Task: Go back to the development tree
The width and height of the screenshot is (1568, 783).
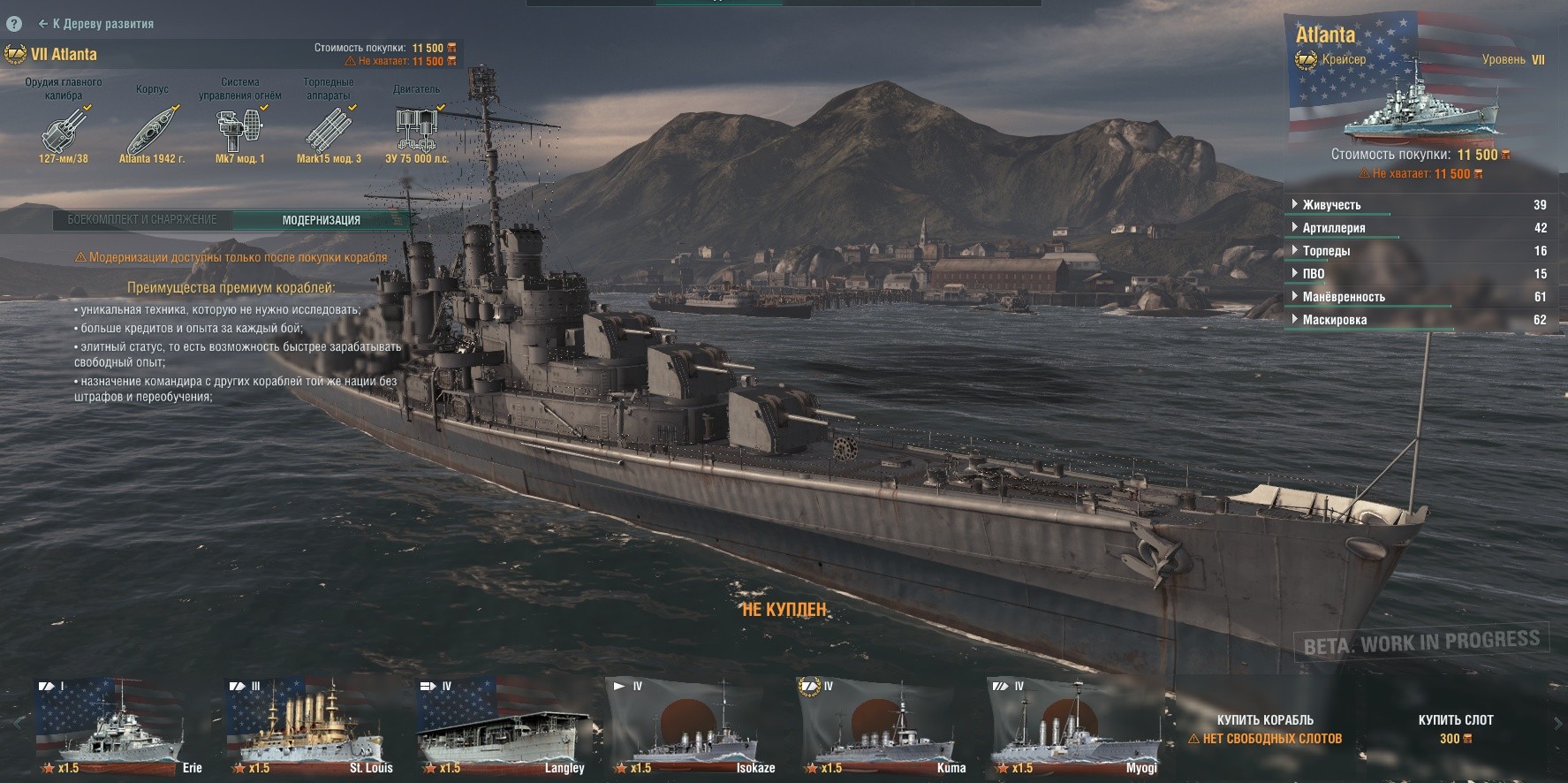Action: [x=95, y=24]
